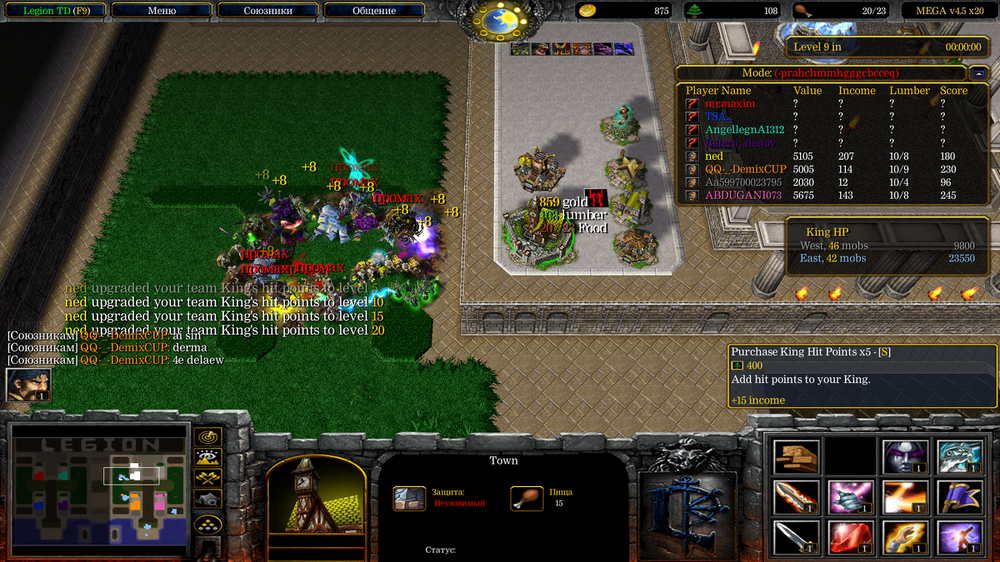Open the formation toggle button with gold dots
The width and height of the screenshot is (1000, 562).
coord(208,522)
